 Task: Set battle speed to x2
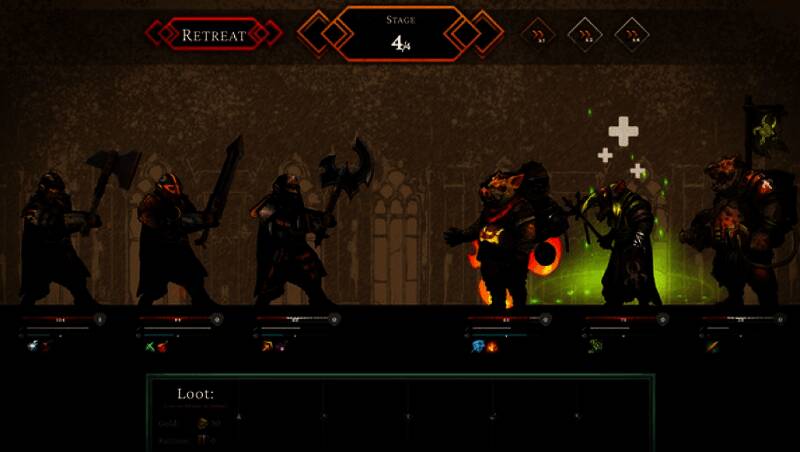tap(585, 34)
